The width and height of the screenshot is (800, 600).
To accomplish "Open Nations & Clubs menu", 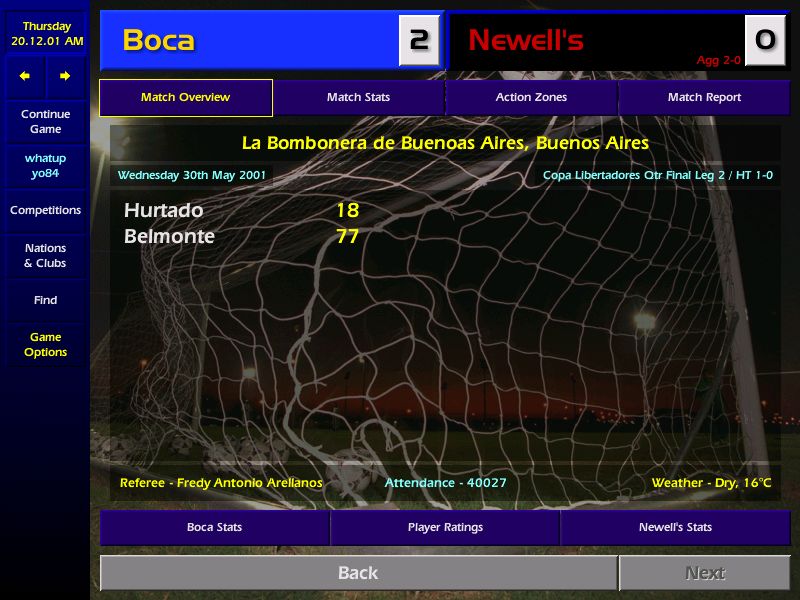I will (45, 256).
